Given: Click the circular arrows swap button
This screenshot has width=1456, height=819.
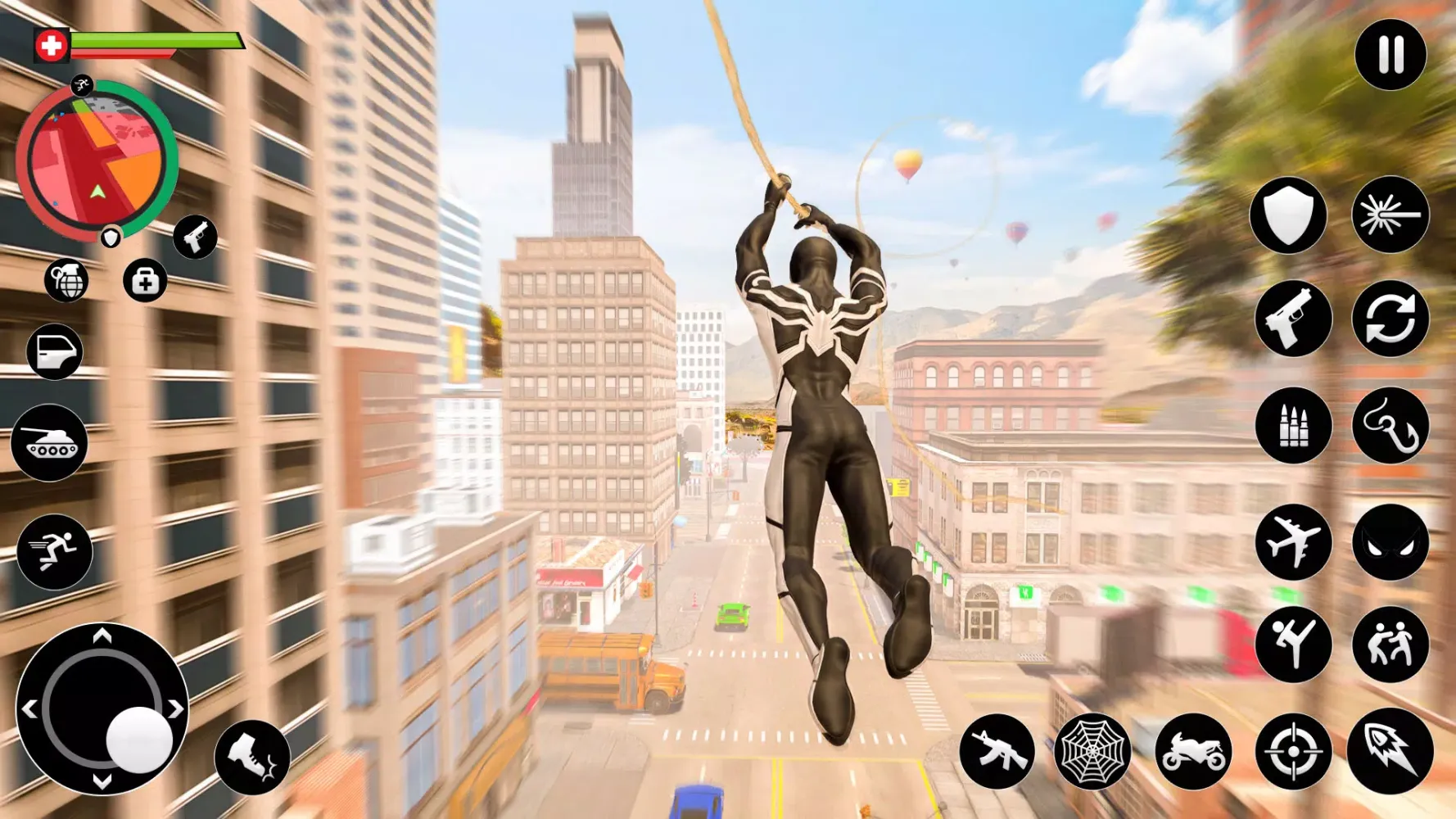Looking at the screenshot, I should pos(1390,319).
